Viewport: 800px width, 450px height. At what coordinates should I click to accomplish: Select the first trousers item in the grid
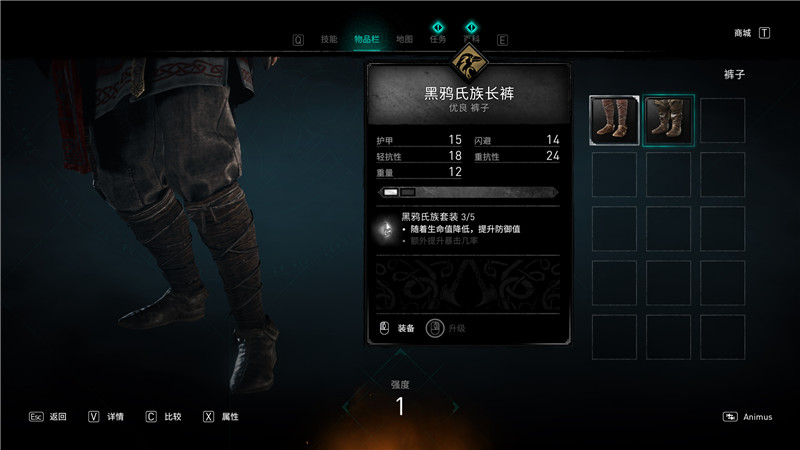(x=614, y=120)
